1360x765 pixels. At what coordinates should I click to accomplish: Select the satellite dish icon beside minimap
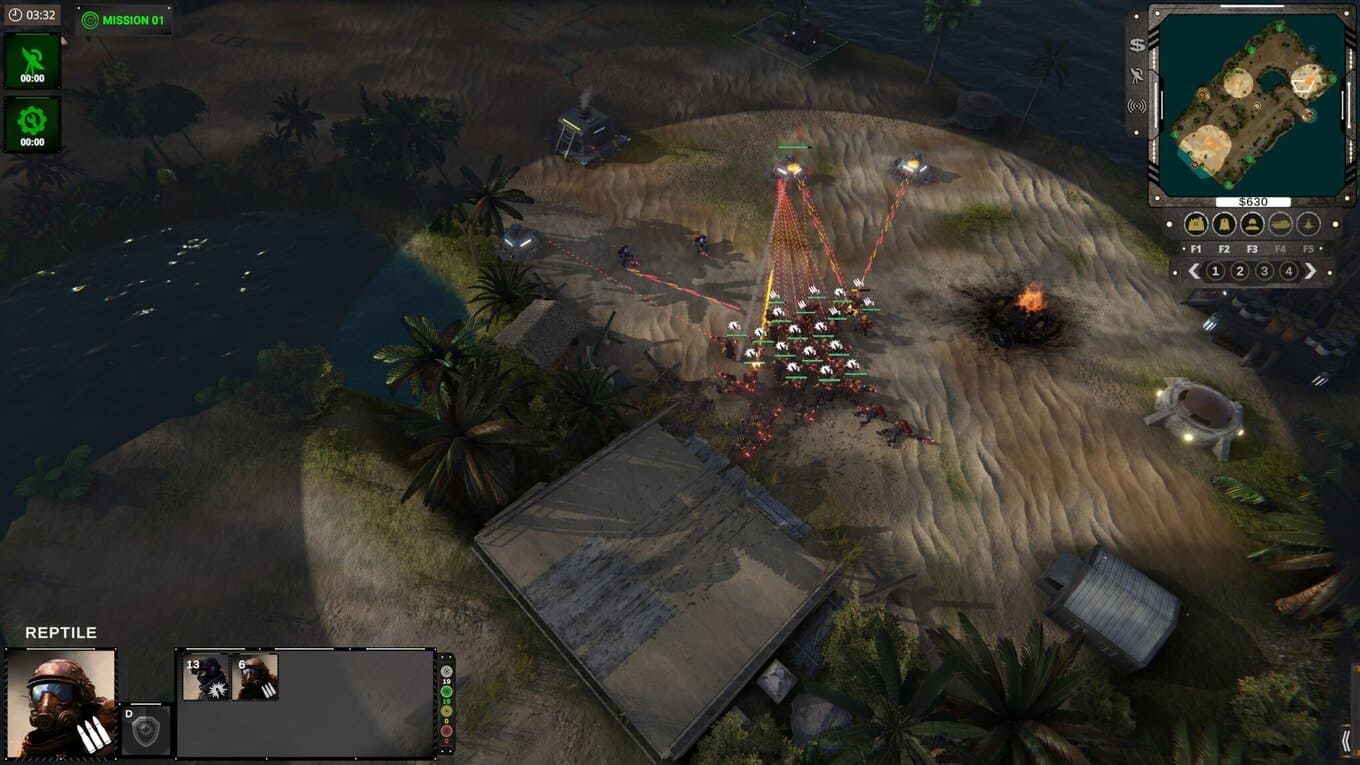1137,75
